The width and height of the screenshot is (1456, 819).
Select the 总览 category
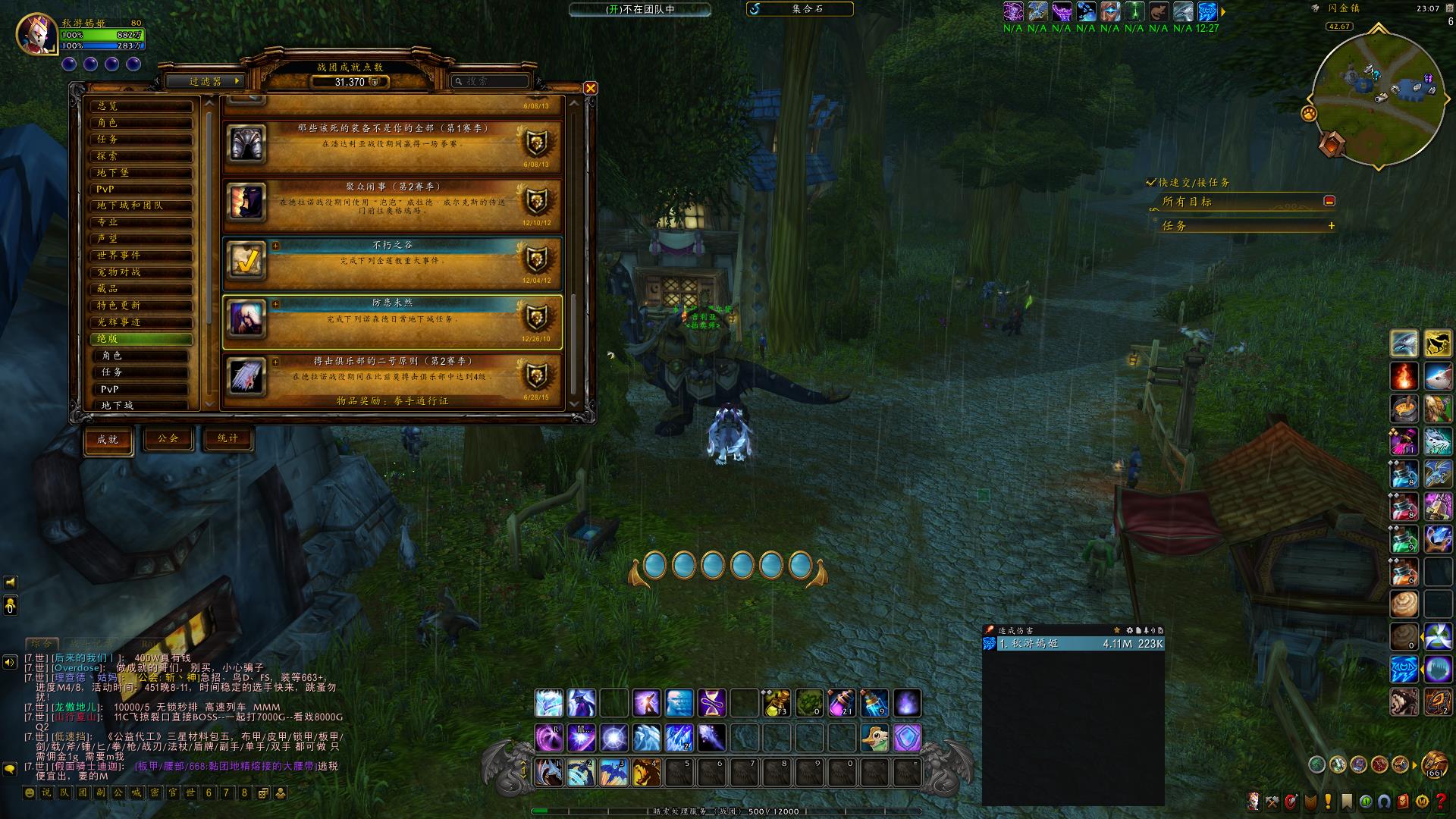(141, 106)
